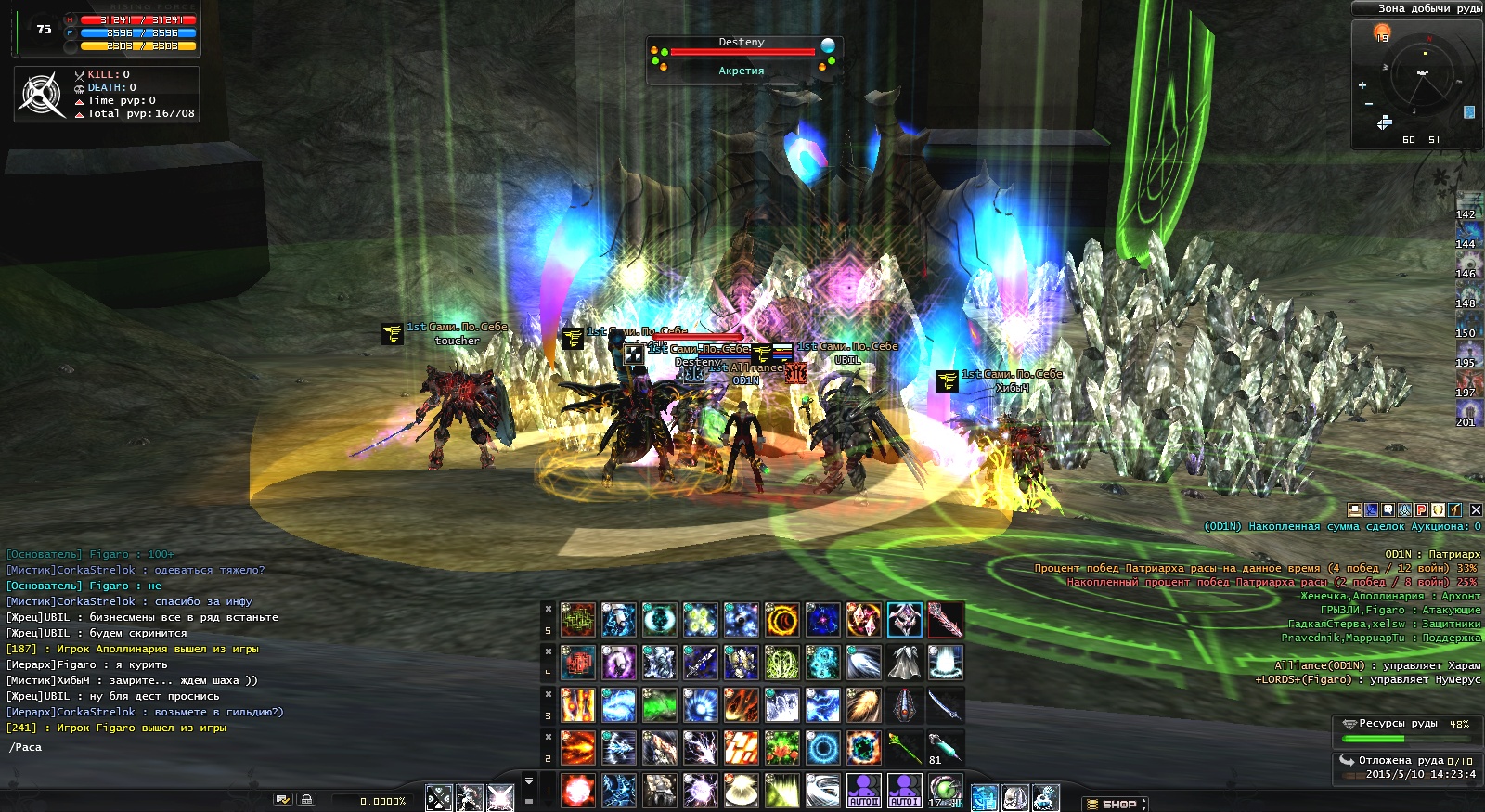Open the speech bubble icon in info panel
The height and width of the screenshot is (812, 1485).
point(1388,509)
